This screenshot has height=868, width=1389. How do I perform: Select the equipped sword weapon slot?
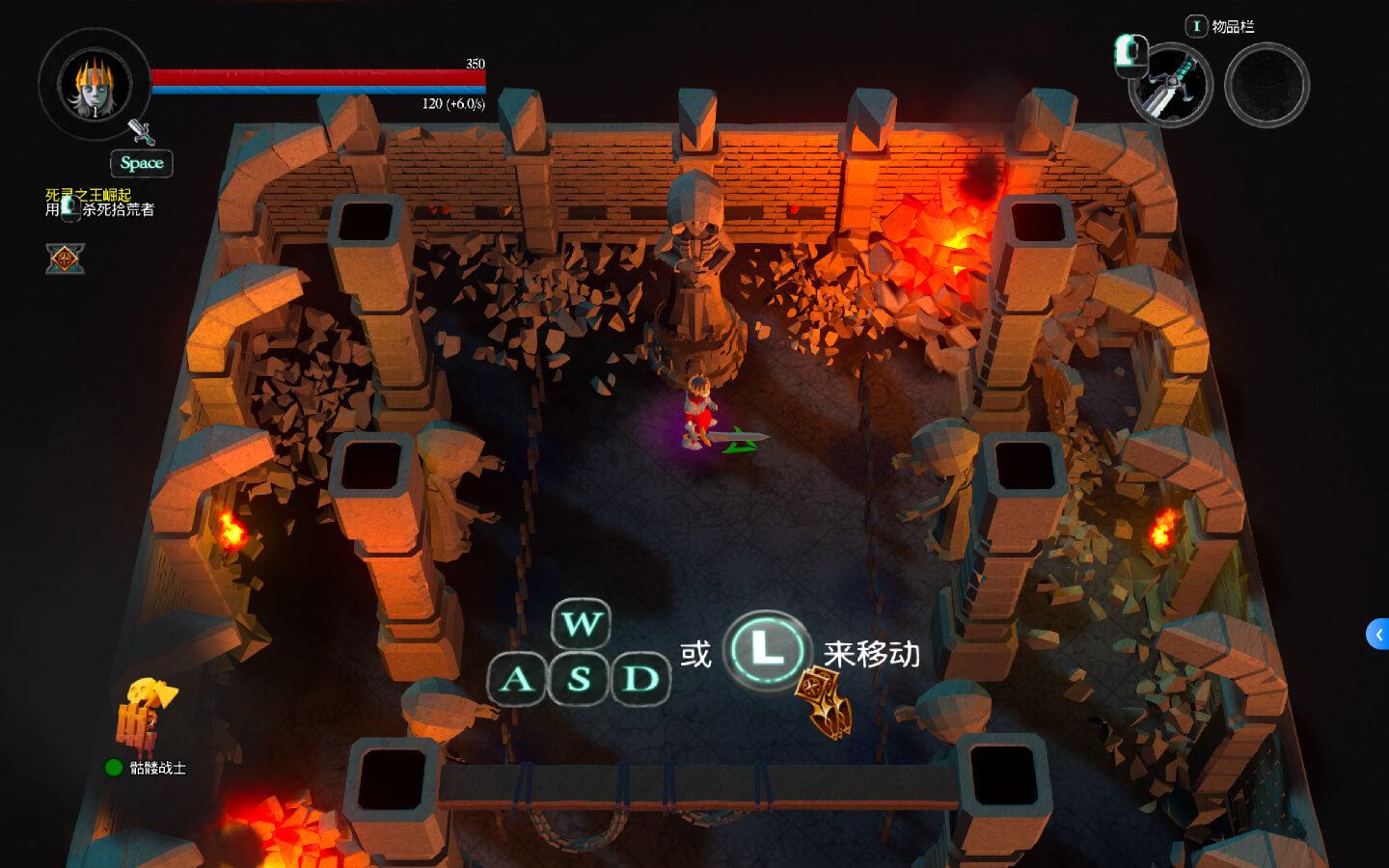(1170, 85)
